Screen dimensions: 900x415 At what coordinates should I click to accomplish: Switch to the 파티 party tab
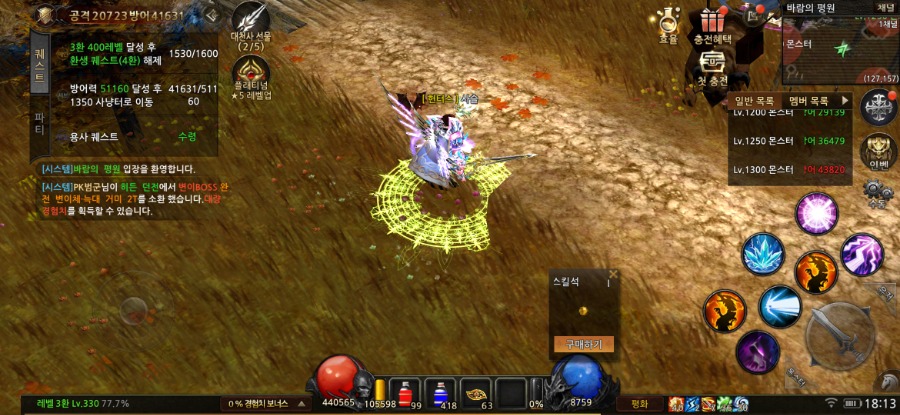click(40, 123)
